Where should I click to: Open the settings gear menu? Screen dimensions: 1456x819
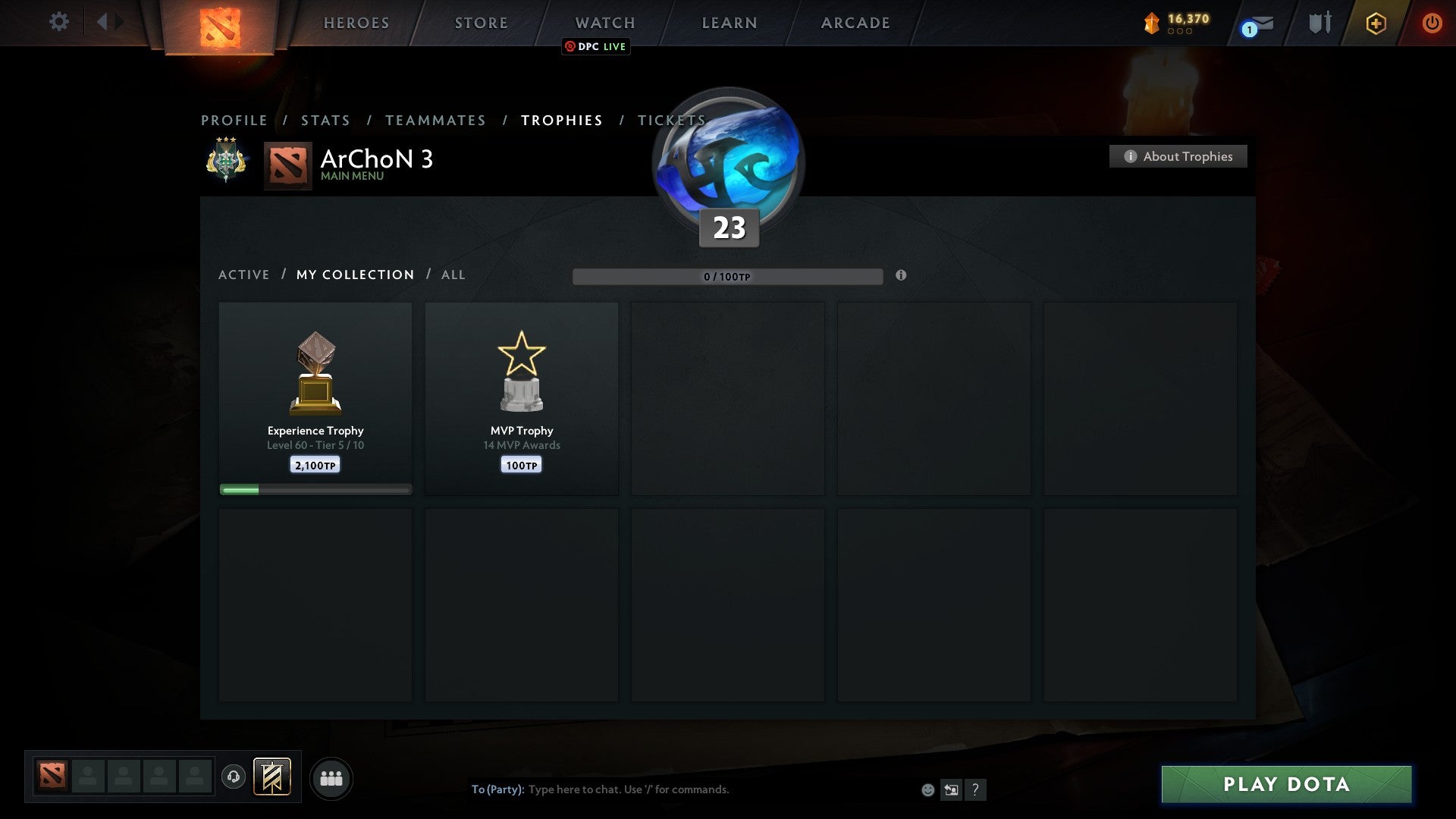[x=58, y=22]
